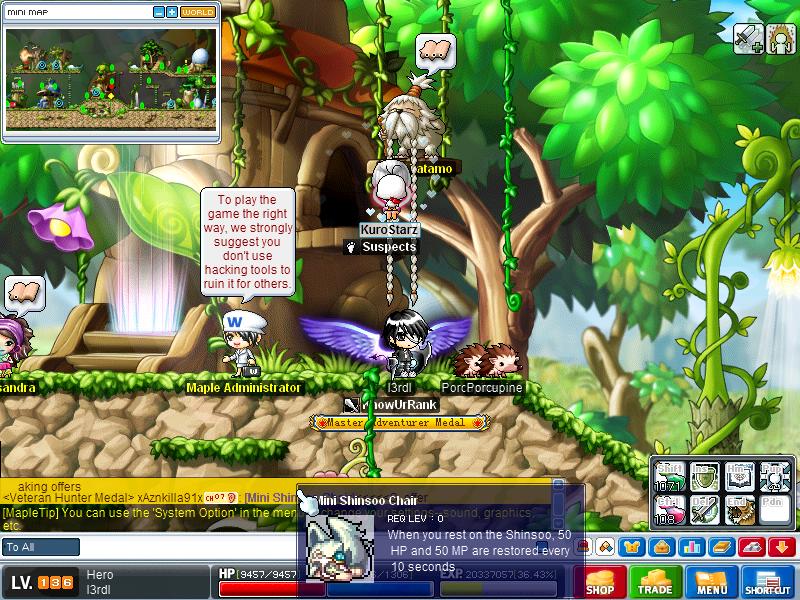Open the SHORTCUT button
Screen dimensions: 800x600
point(769,583)
